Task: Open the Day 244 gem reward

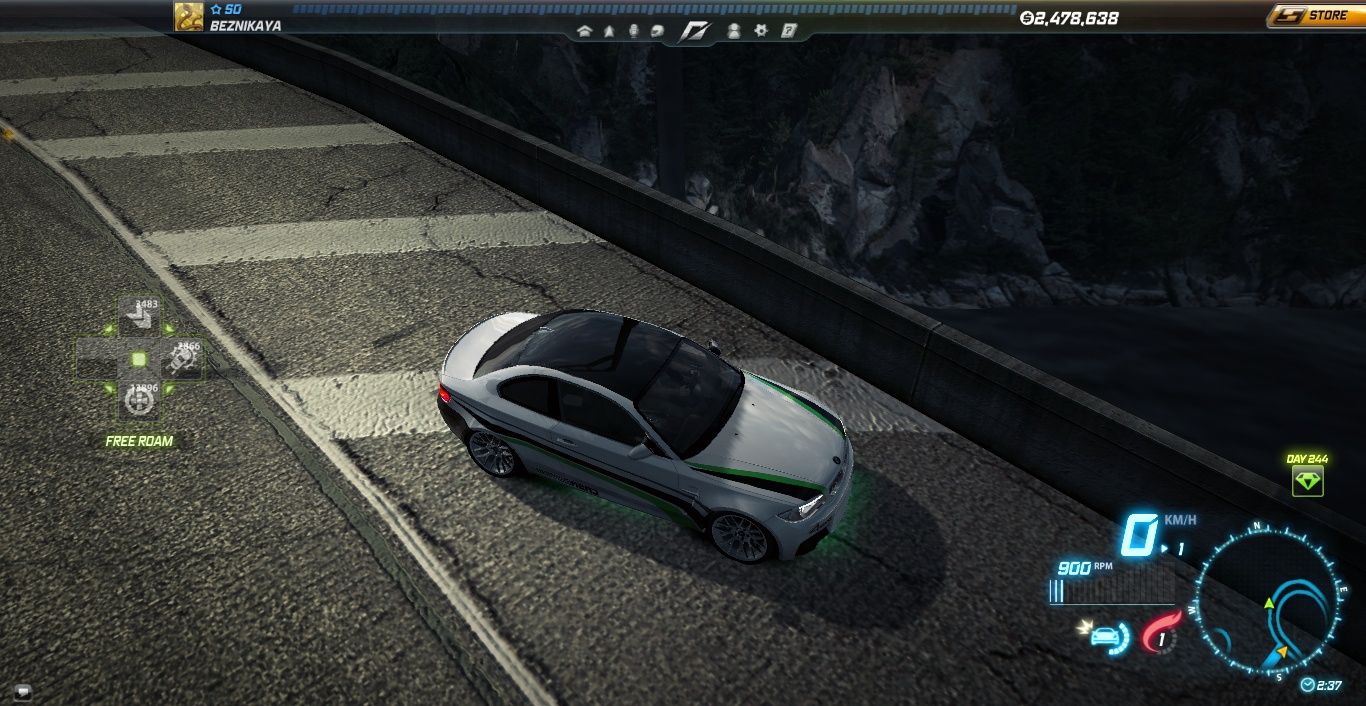Action: point(1307,481)
